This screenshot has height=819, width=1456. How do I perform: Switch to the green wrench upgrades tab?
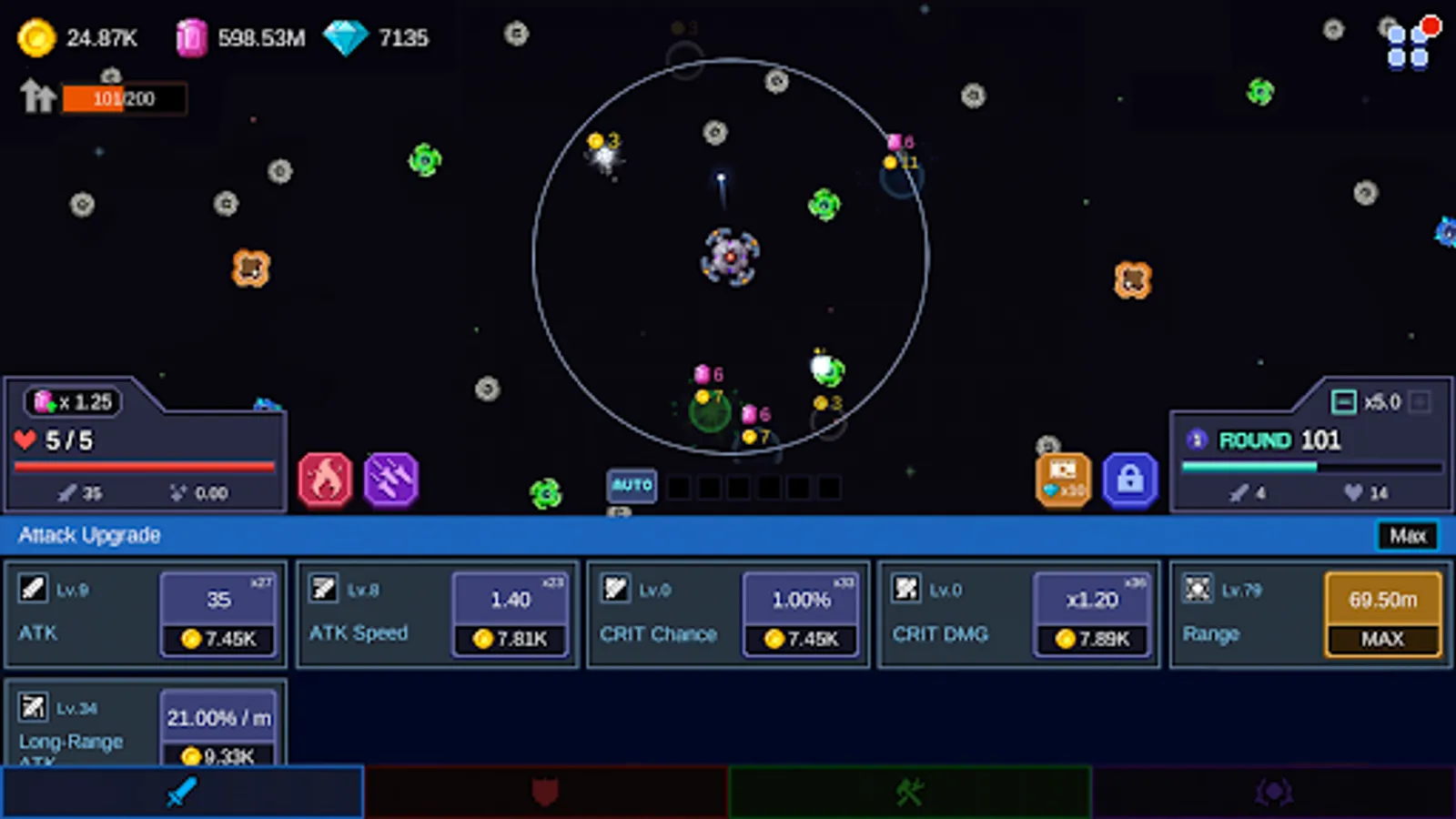909,792
